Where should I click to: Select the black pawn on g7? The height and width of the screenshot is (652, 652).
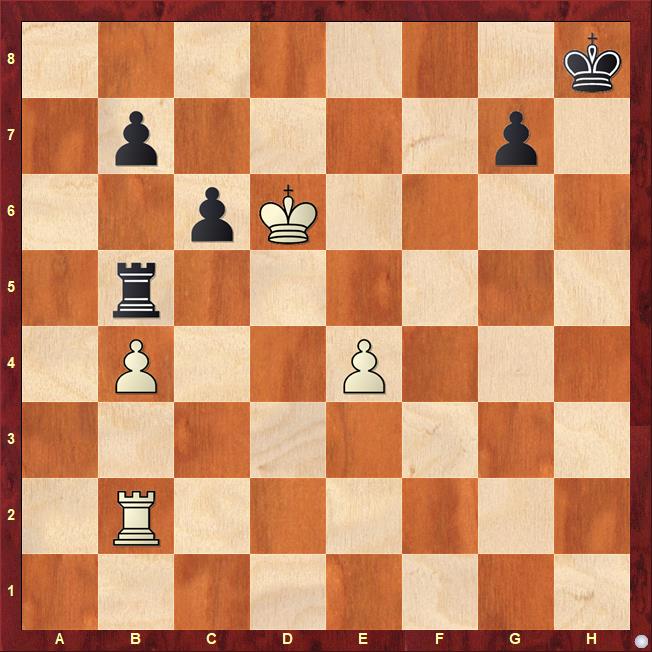(x=516, y=138)
